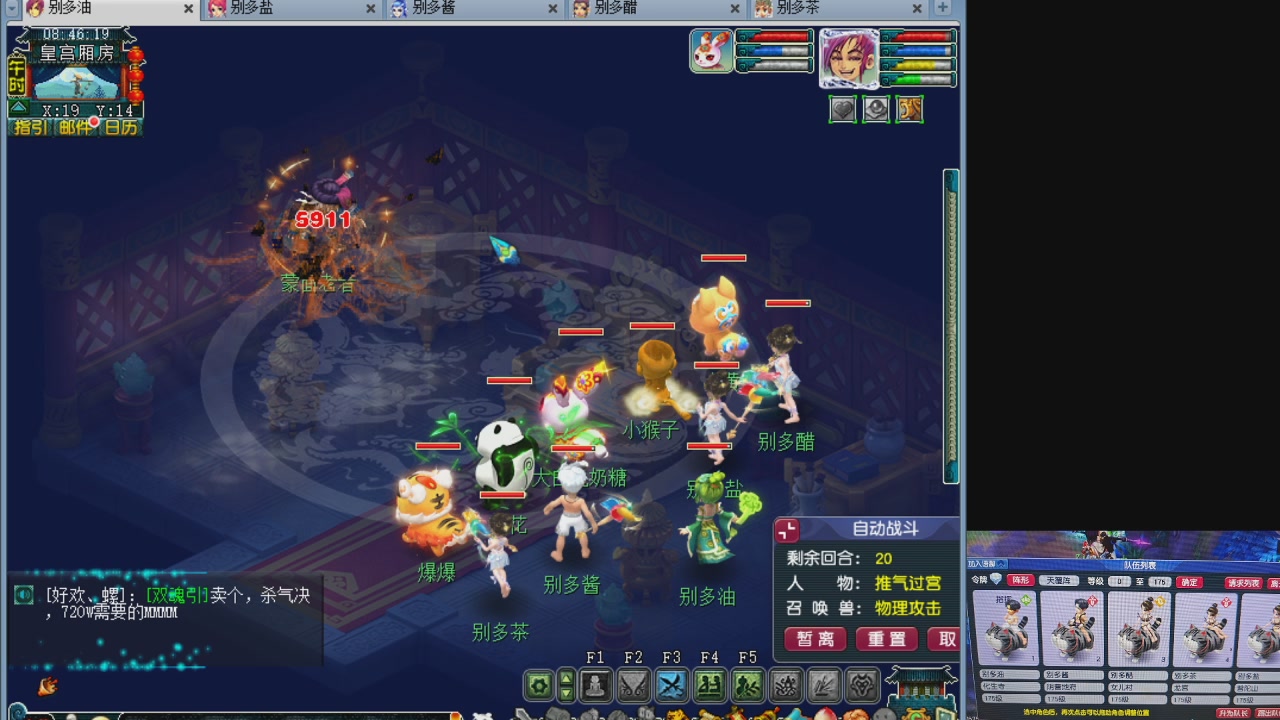Click the F1 character skill icon
This screenshot has height=720, width=1280.
click(596, 684)
